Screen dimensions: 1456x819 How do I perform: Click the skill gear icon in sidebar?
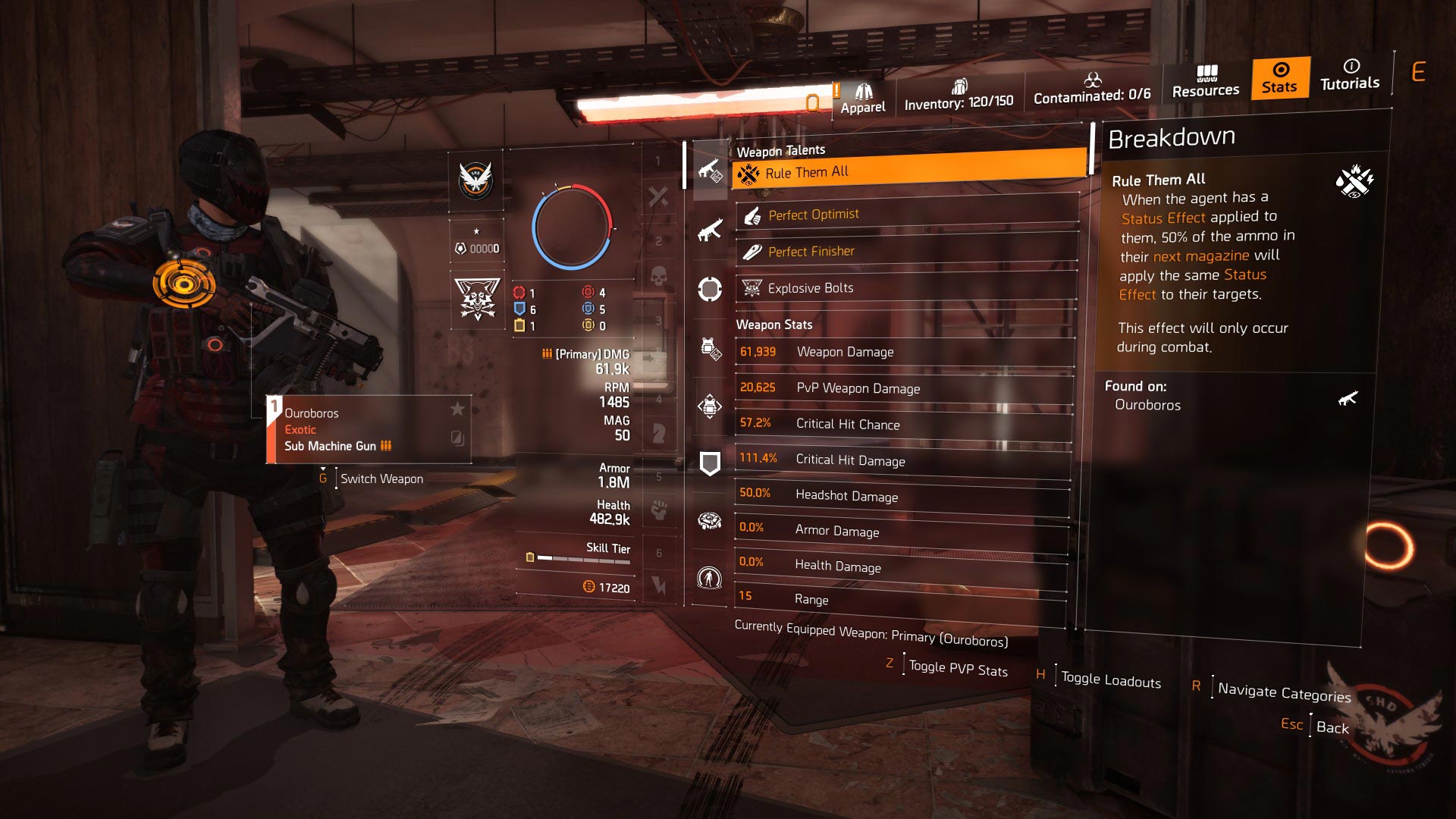[x=709, y=520]
